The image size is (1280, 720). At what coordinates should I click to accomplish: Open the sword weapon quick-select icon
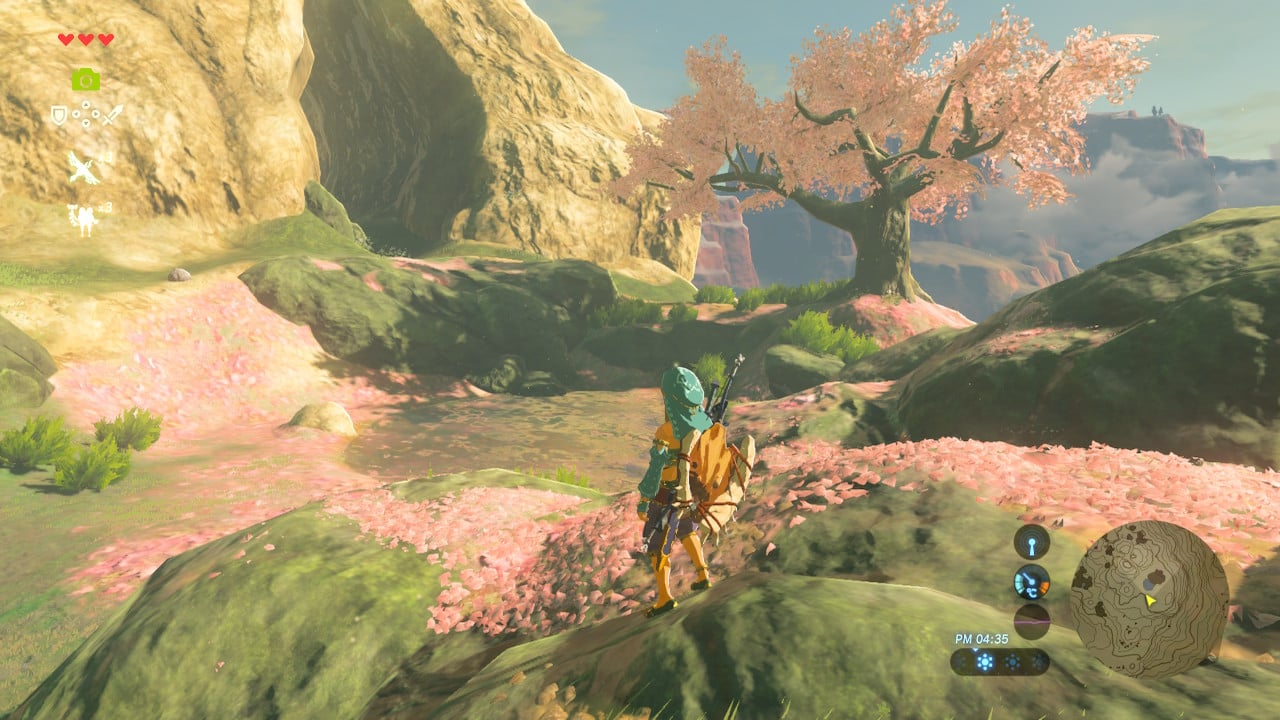click(112, 115)
